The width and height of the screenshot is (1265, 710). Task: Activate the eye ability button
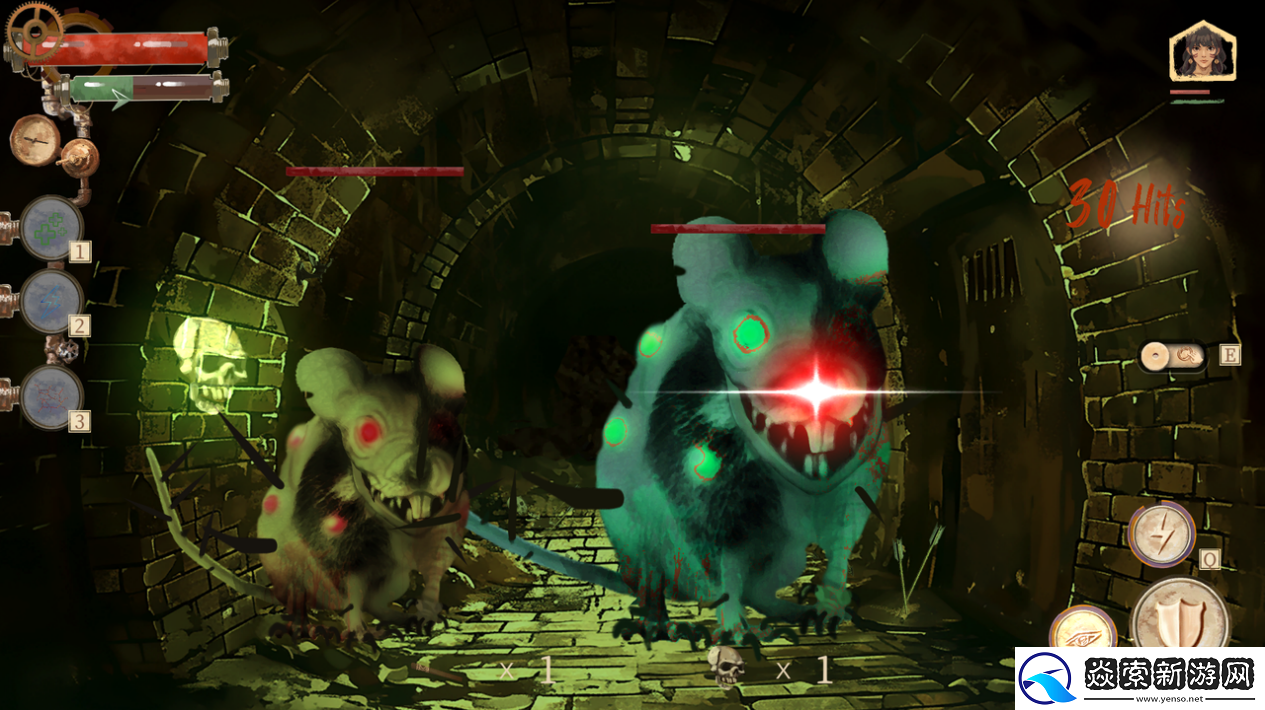coord(1082,632)
